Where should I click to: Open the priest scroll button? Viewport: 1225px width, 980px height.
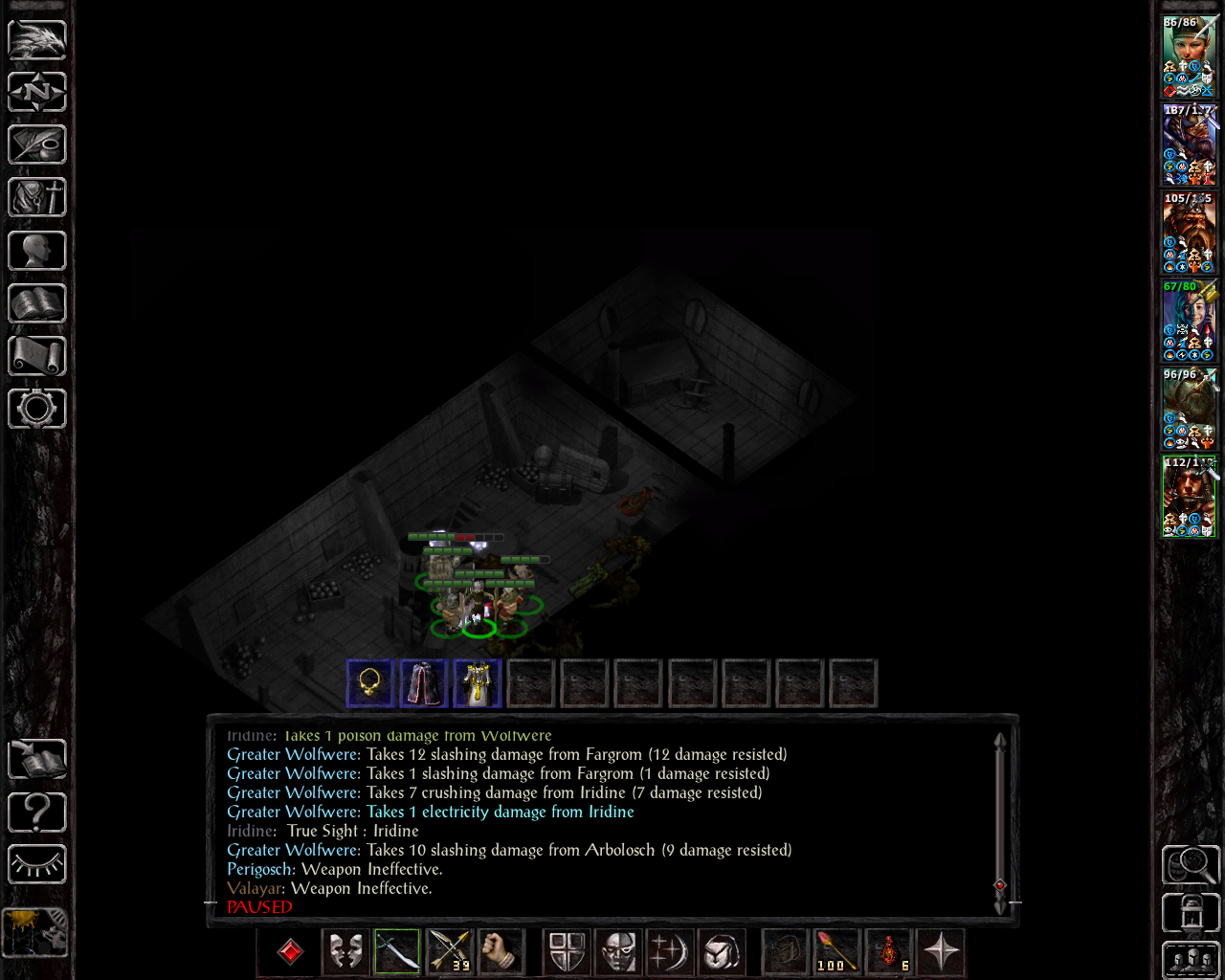(37, 356)
